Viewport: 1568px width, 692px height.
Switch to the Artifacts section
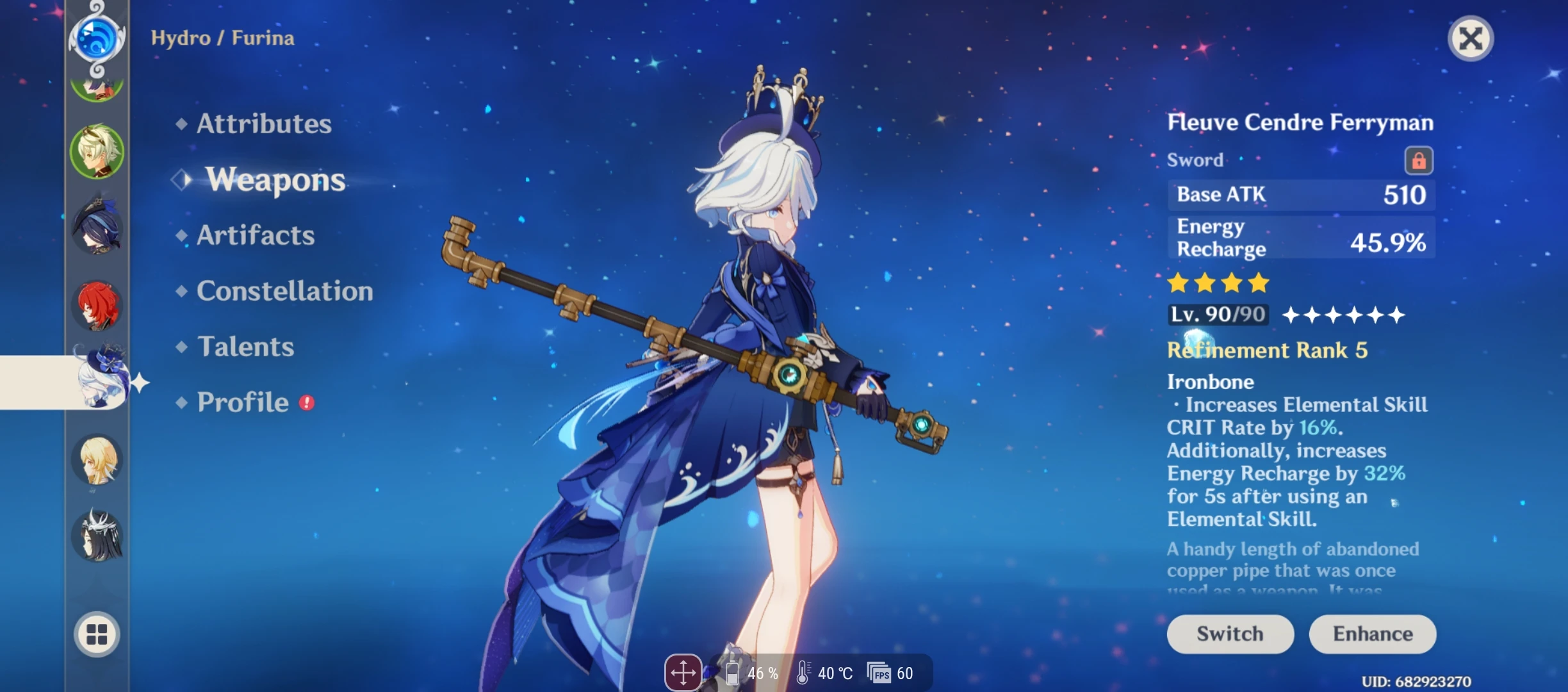click(254, 236)
